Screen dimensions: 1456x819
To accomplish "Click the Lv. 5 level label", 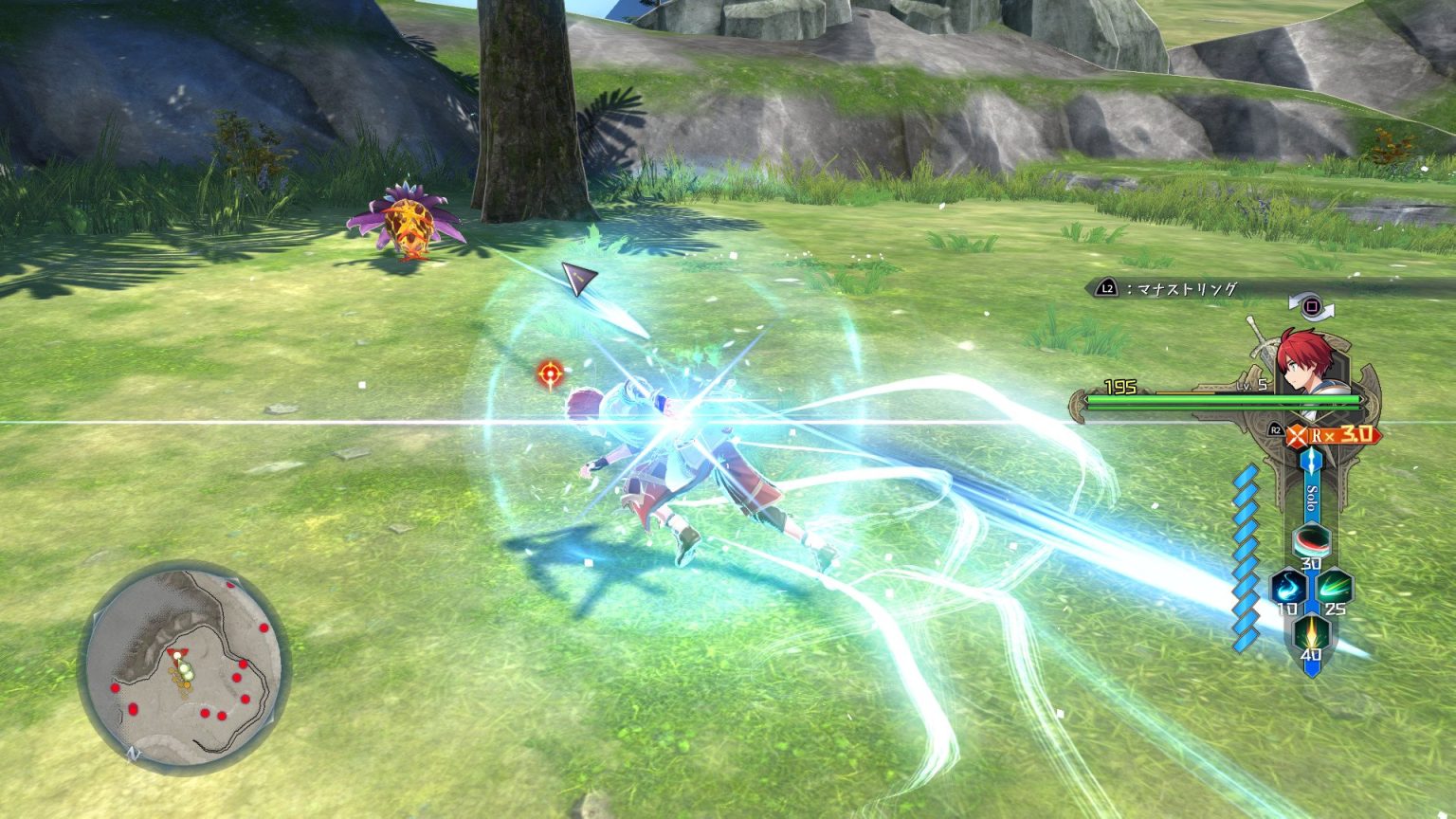I will [1250, 385].
